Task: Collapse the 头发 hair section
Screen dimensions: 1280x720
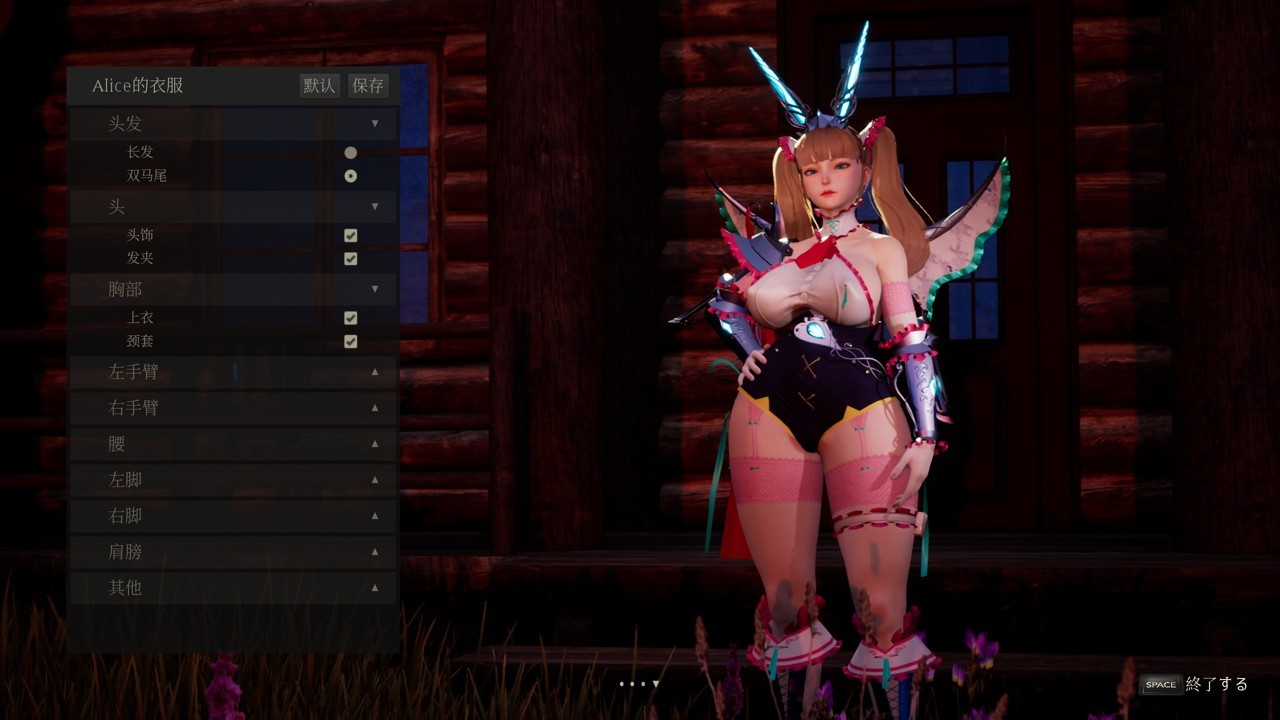Action: point(375,124)
